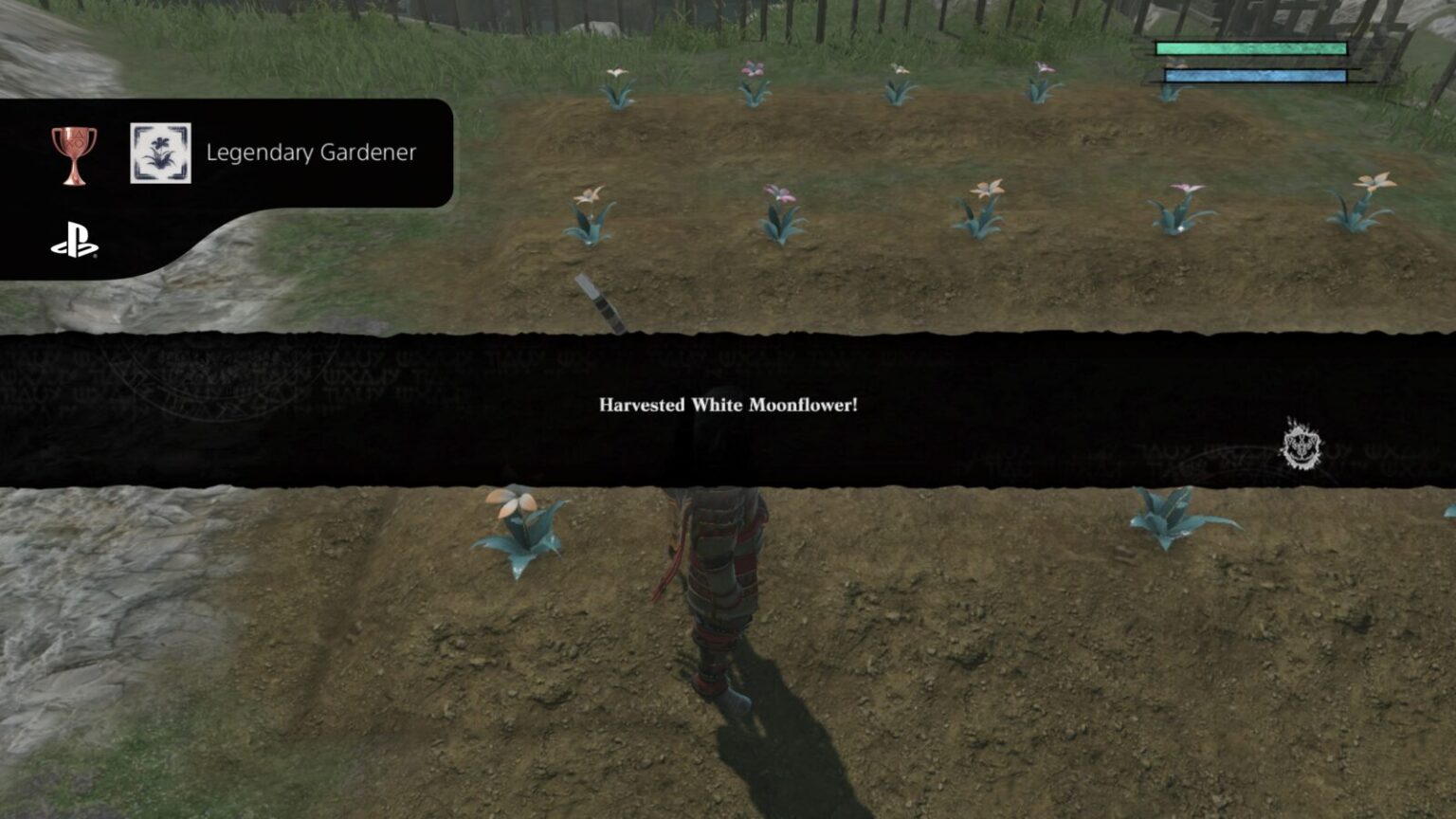Select the garden stake marker in the dirt

point(599,301)
